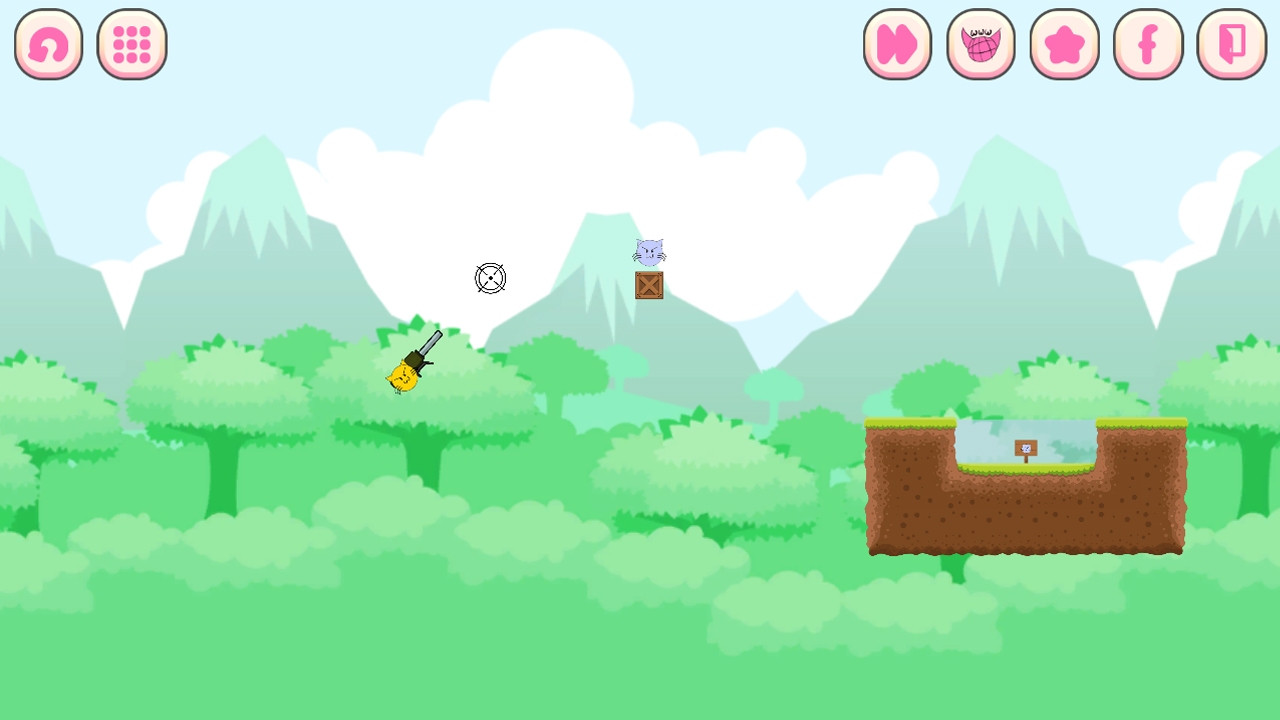Open the game's Facebook page
Screen dimensions: 1280x720
pyautogui.click(x=1148, y=44)
